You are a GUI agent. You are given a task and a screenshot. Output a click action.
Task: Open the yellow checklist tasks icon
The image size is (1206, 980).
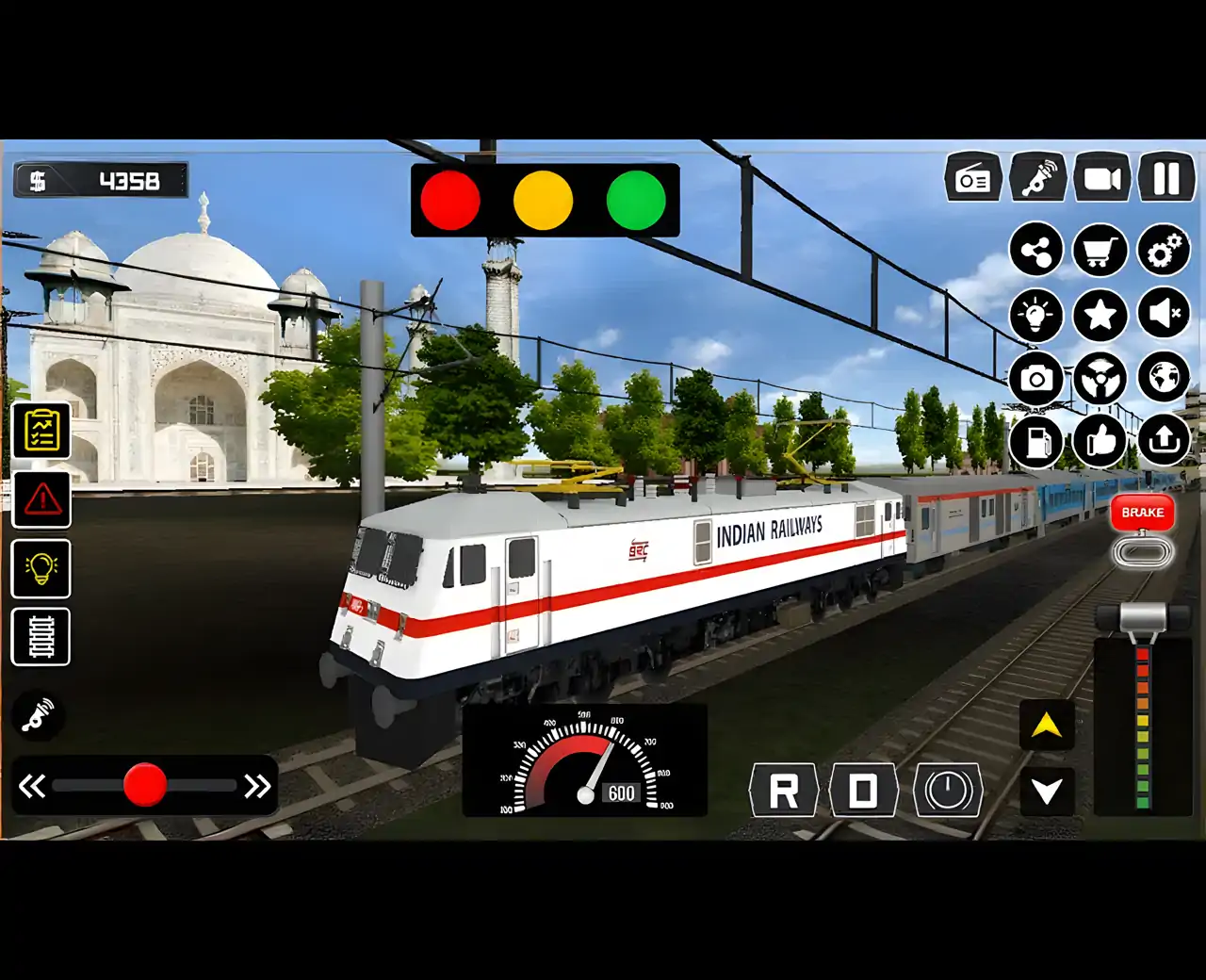click(x=41, y=432)
